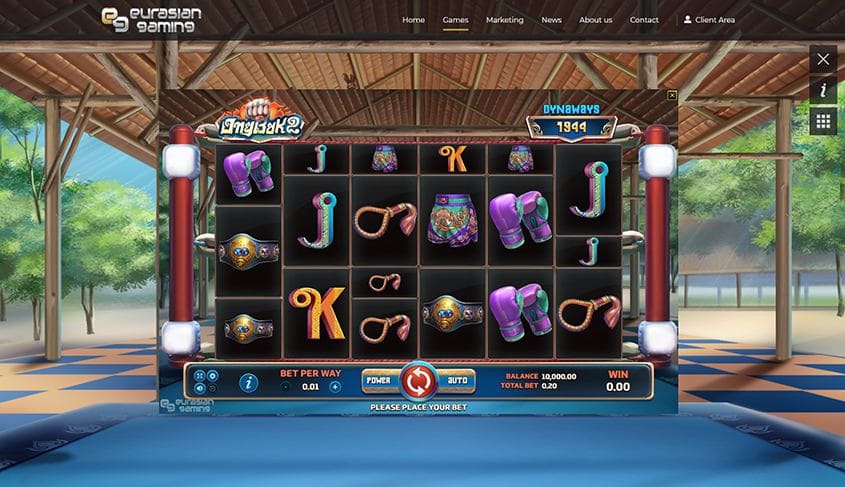Open the games grid from sidebar
Screen dimensions: 845x487
823,121
